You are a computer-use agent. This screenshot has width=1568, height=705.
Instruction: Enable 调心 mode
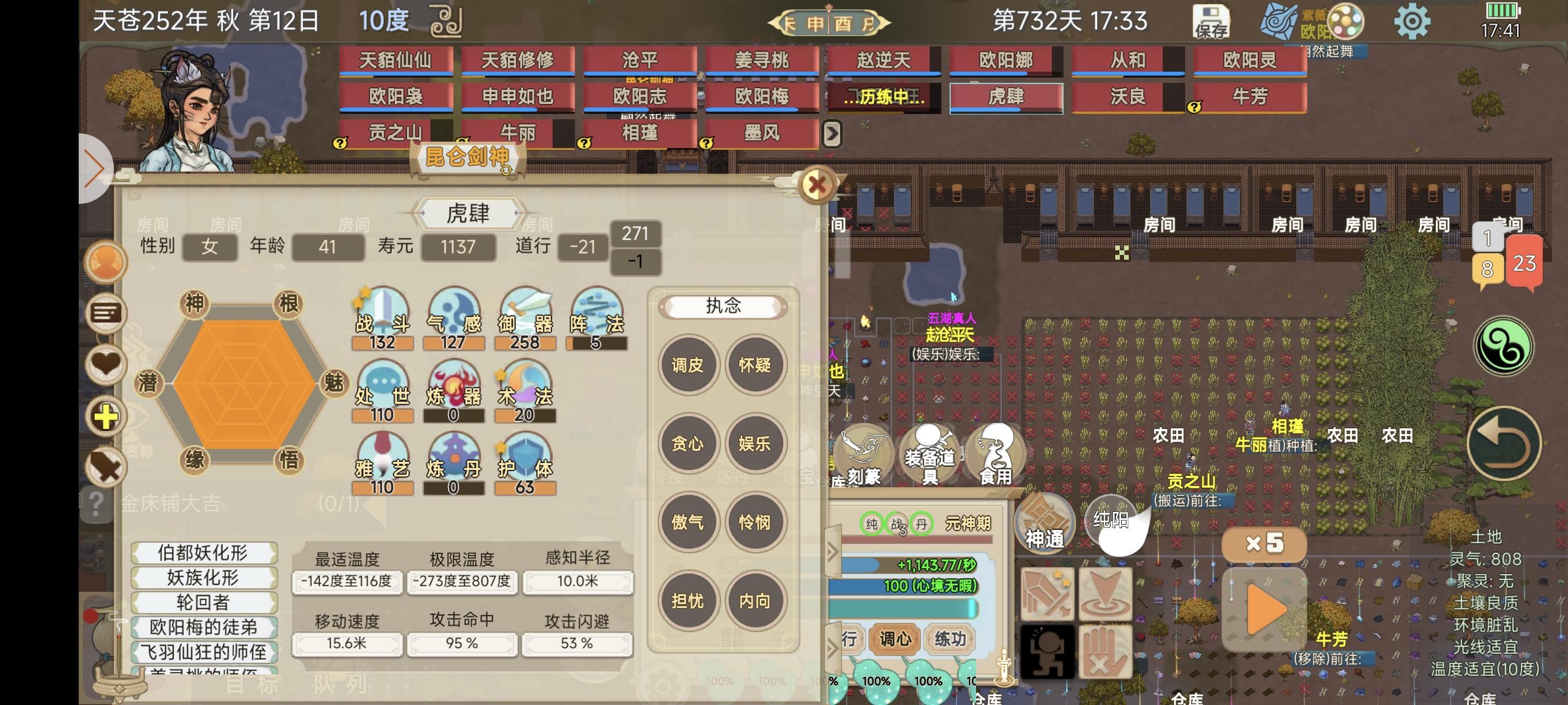click(894, 639)
